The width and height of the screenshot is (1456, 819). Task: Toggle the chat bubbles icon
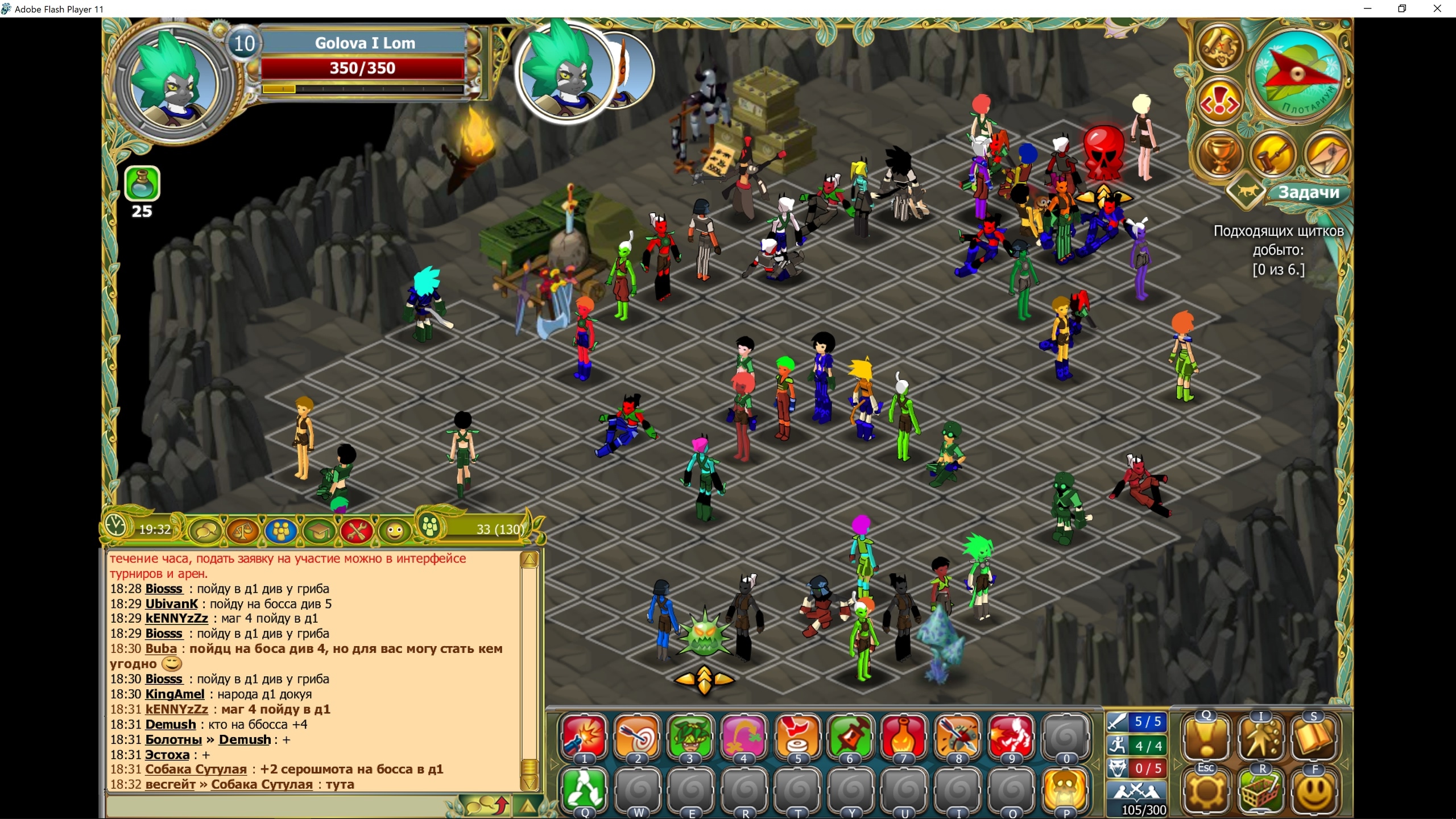204,531
